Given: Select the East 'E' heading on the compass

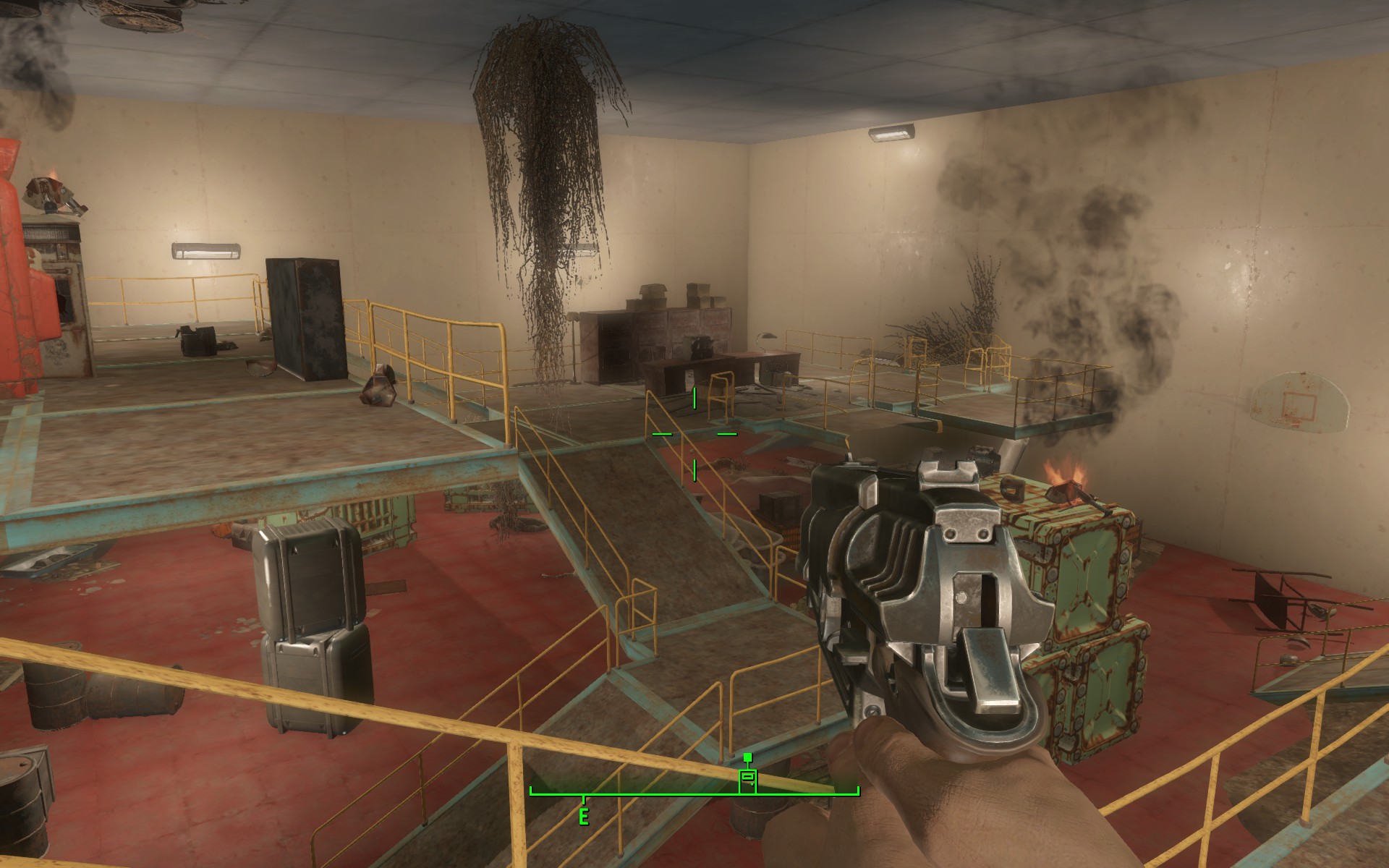Looking at the screenshot, I should tap(583, 817).
